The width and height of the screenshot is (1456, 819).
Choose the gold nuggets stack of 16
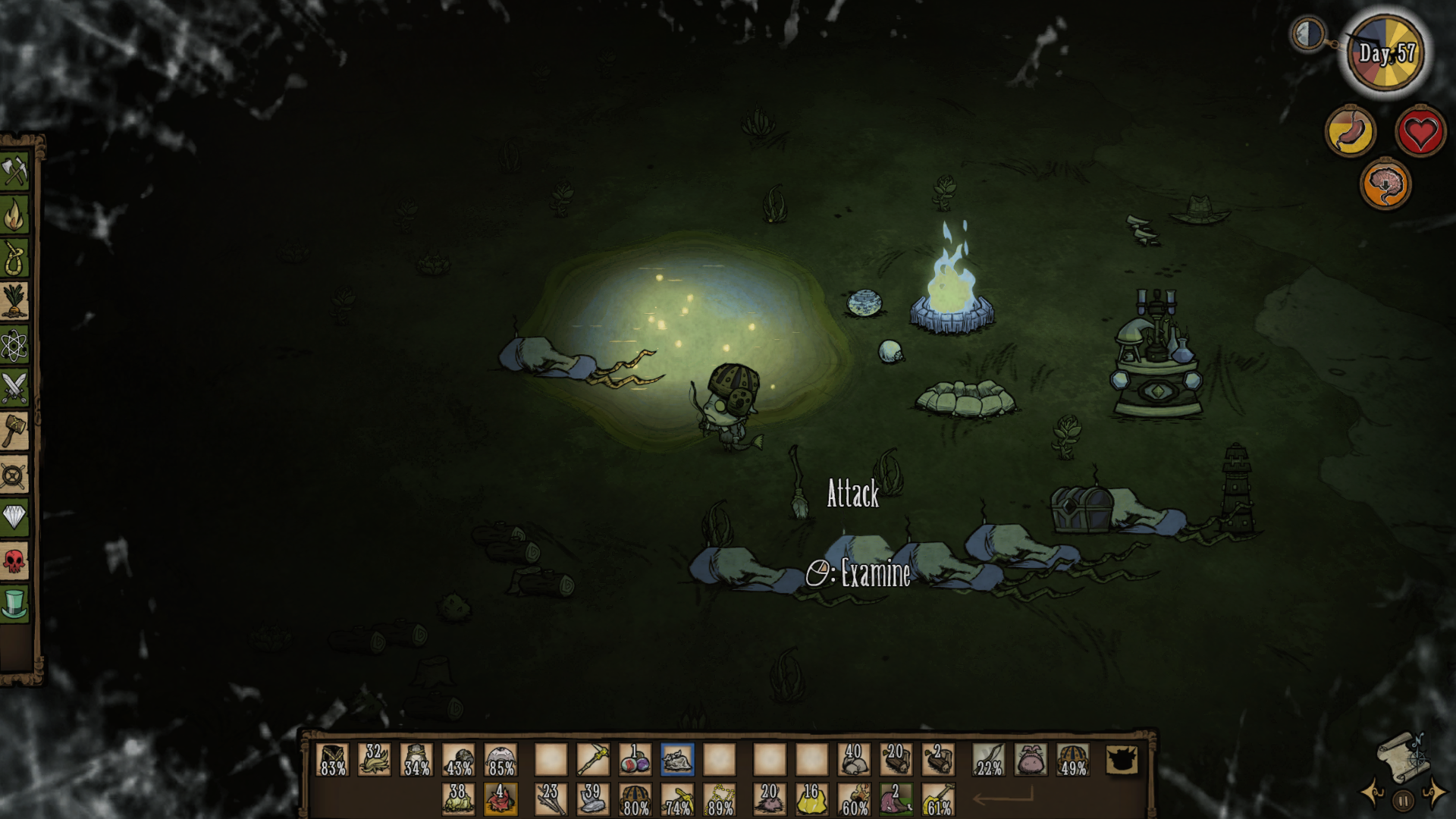[x=811, y=799]
